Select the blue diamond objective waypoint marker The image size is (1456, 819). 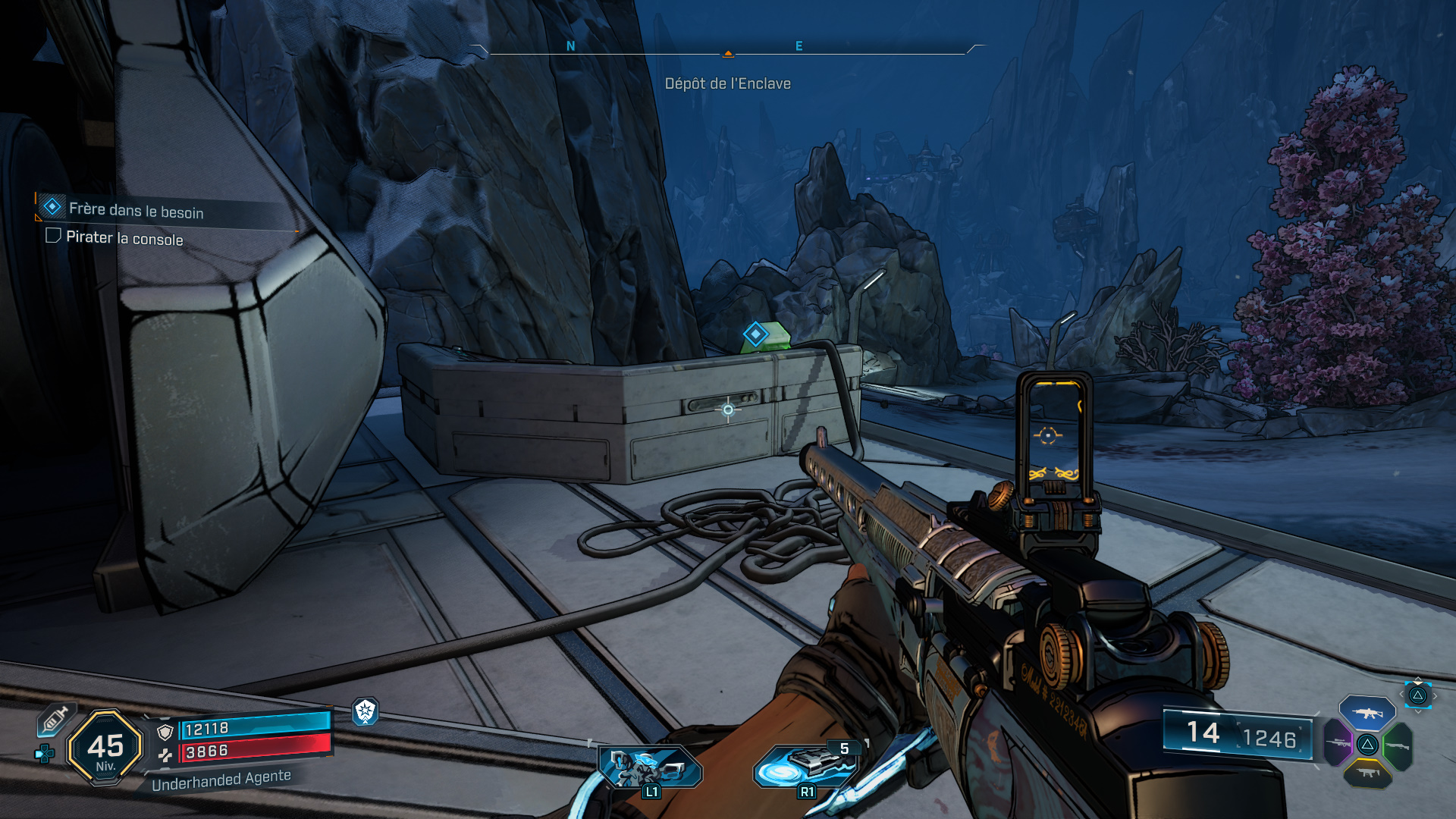point(755,334)
